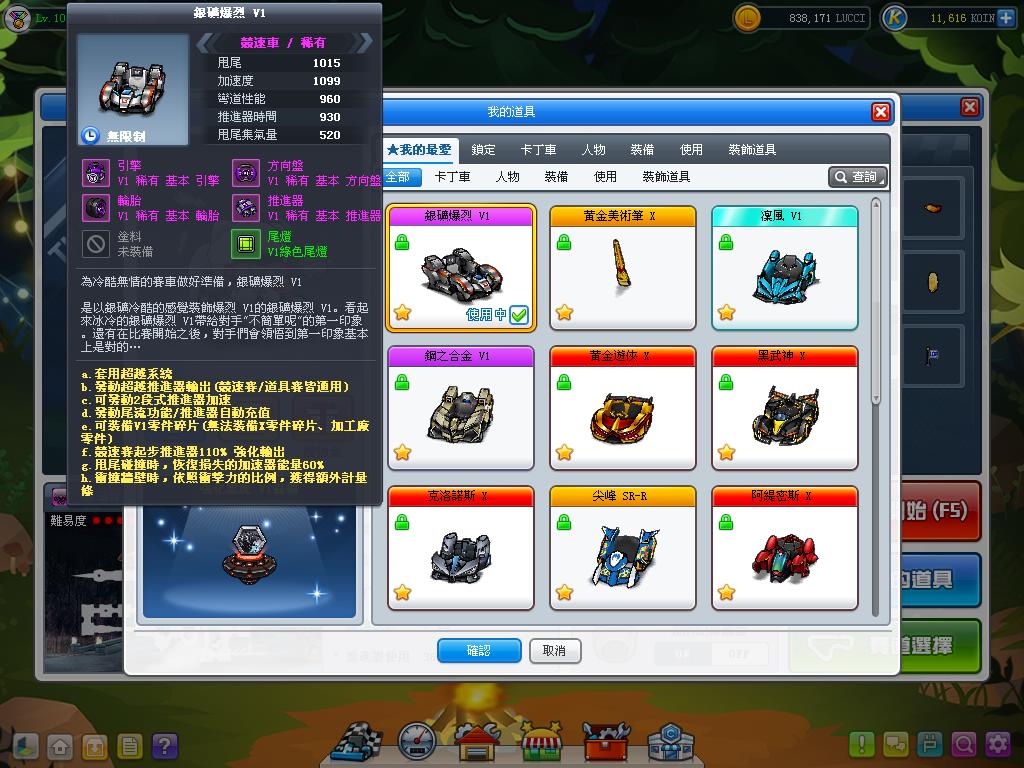The height and width of the screenshot is (768, 1024).
Task: Close the 我的道具 window
Action: [880, 112]
